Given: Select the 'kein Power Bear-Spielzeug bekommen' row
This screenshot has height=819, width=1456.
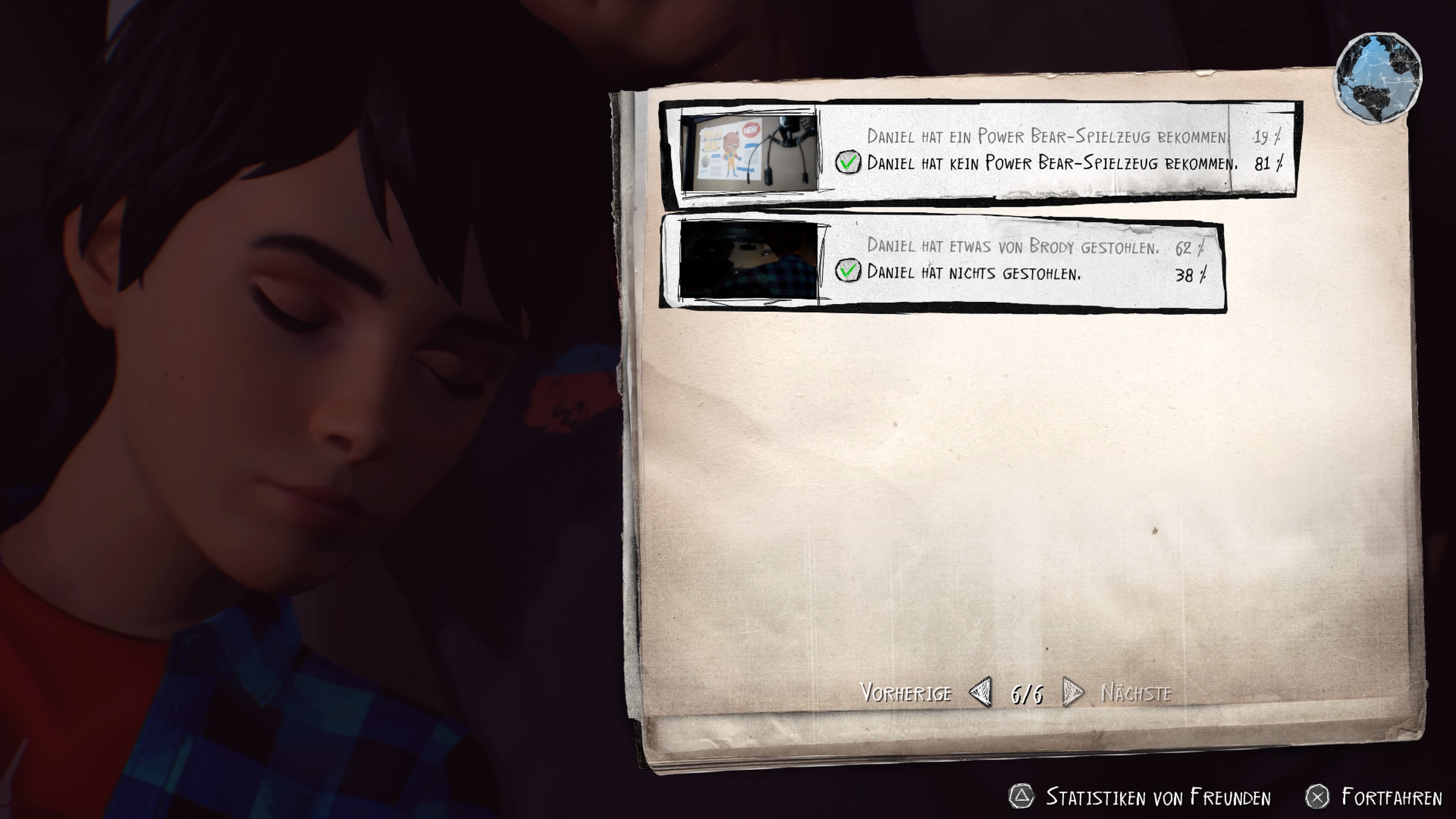Looking at the screenshot, I should point(1051,163).
